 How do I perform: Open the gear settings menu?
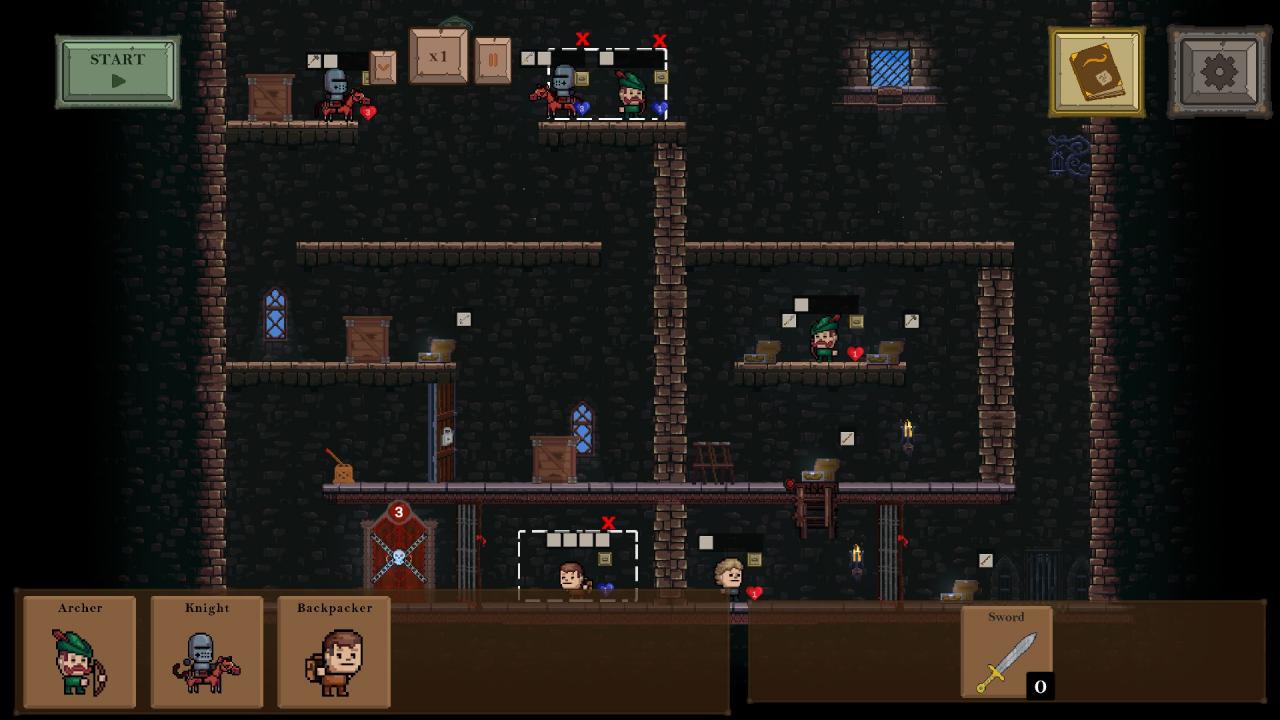click(1218, 72)
